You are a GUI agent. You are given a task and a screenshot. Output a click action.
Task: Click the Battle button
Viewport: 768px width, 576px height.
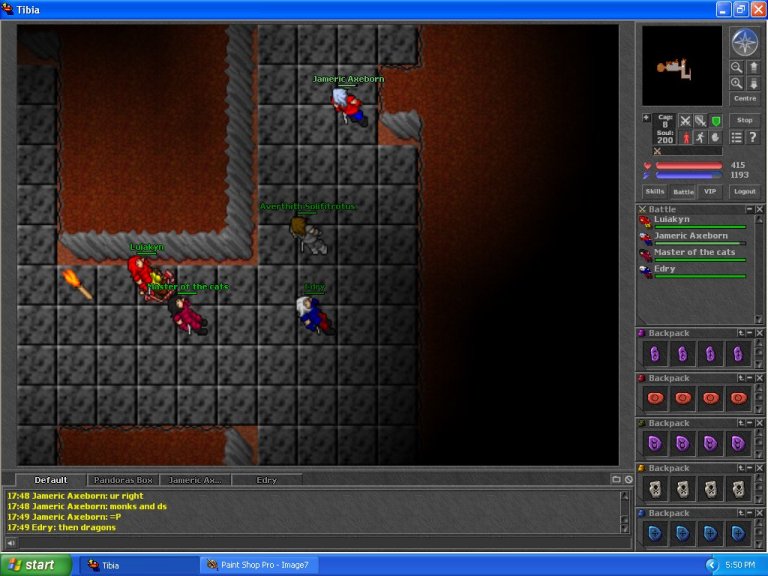pyautogui.click(x=683, y=191)
